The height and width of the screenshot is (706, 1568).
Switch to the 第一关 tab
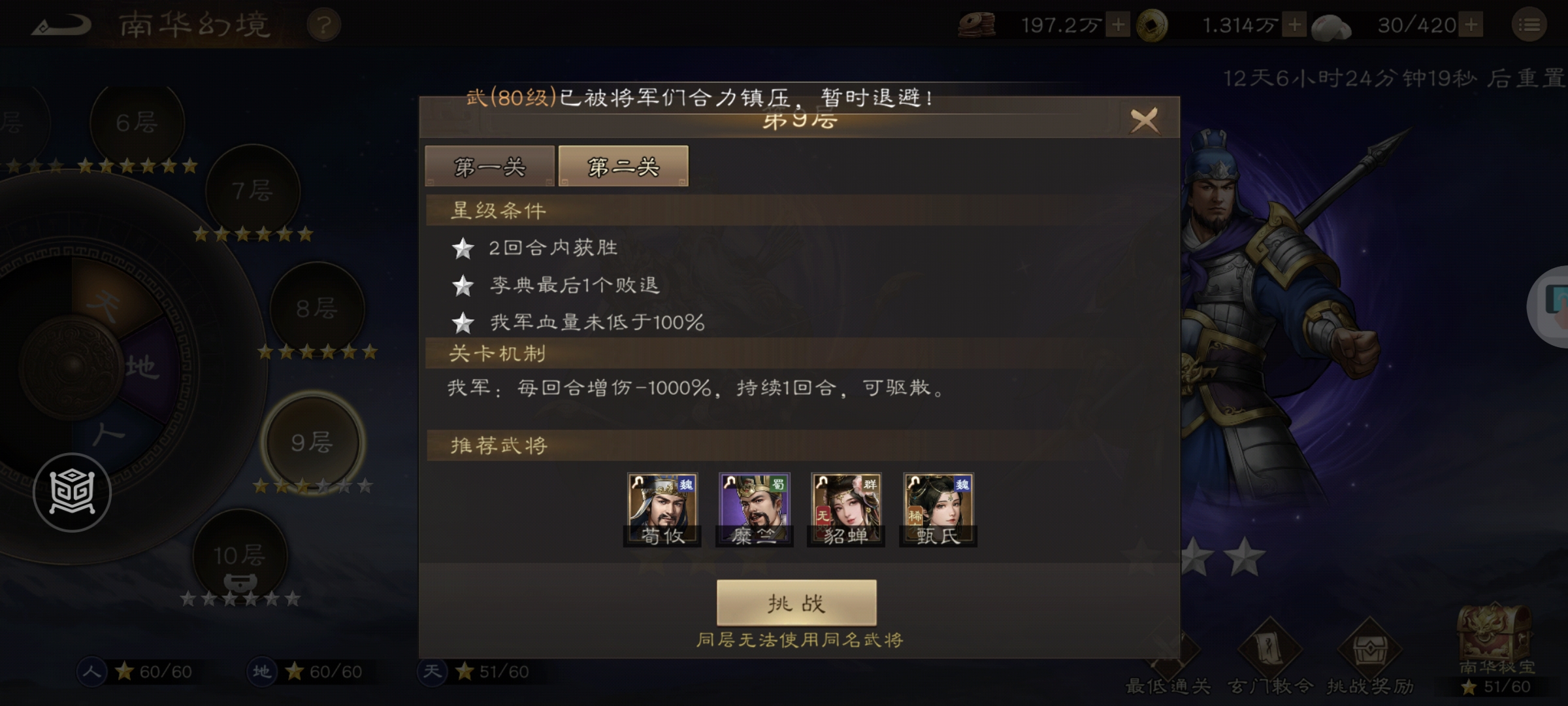click(489, 167)
